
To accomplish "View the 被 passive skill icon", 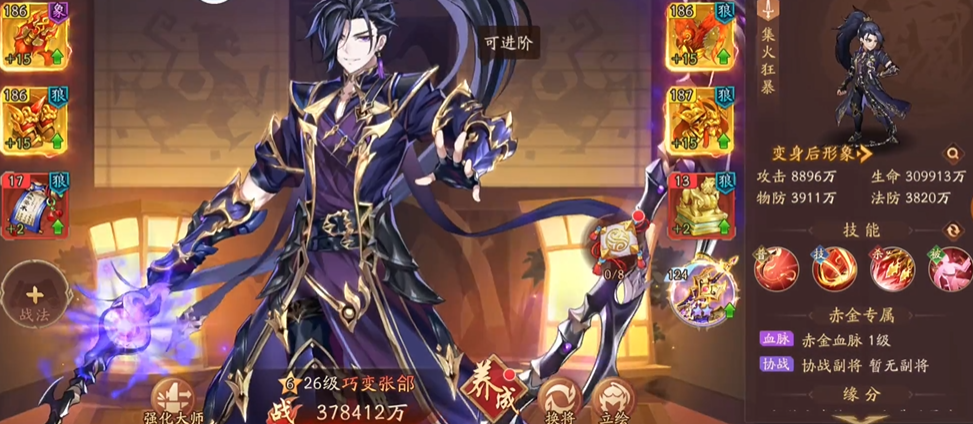I will pyautogui.click(x=946, y=269).
